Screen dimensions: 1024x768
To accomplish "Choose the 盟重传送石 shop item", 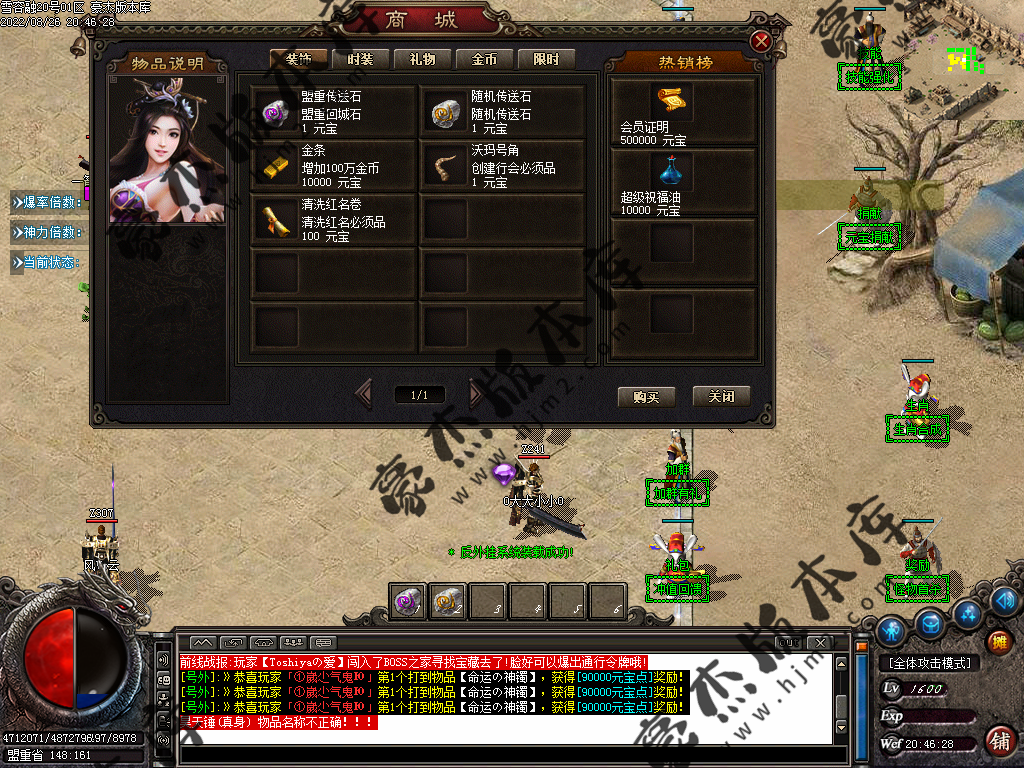I will tap(333, 111).
